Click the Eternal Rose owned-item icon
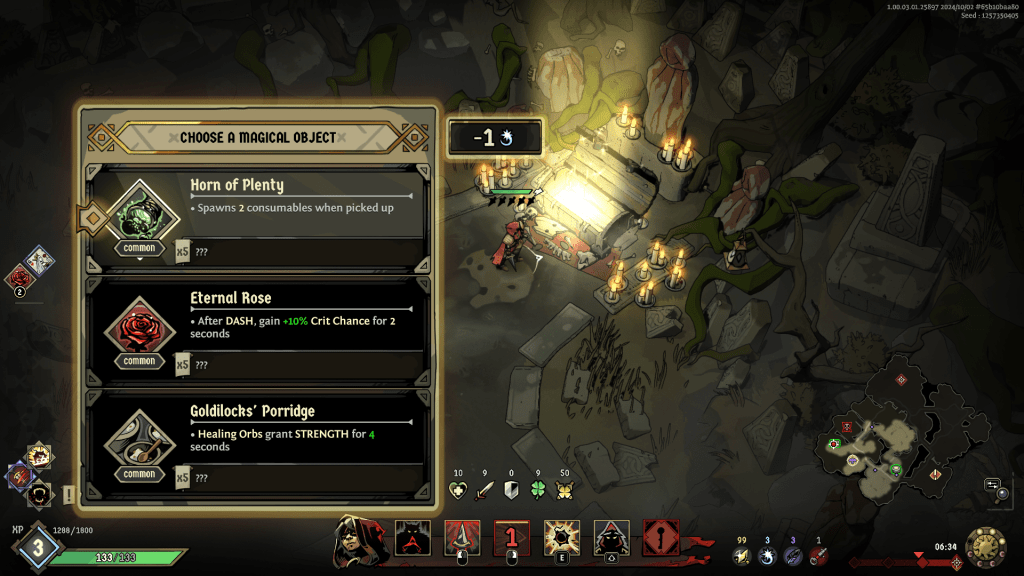This screenshot has height=576, width=1024. (19, 277)
